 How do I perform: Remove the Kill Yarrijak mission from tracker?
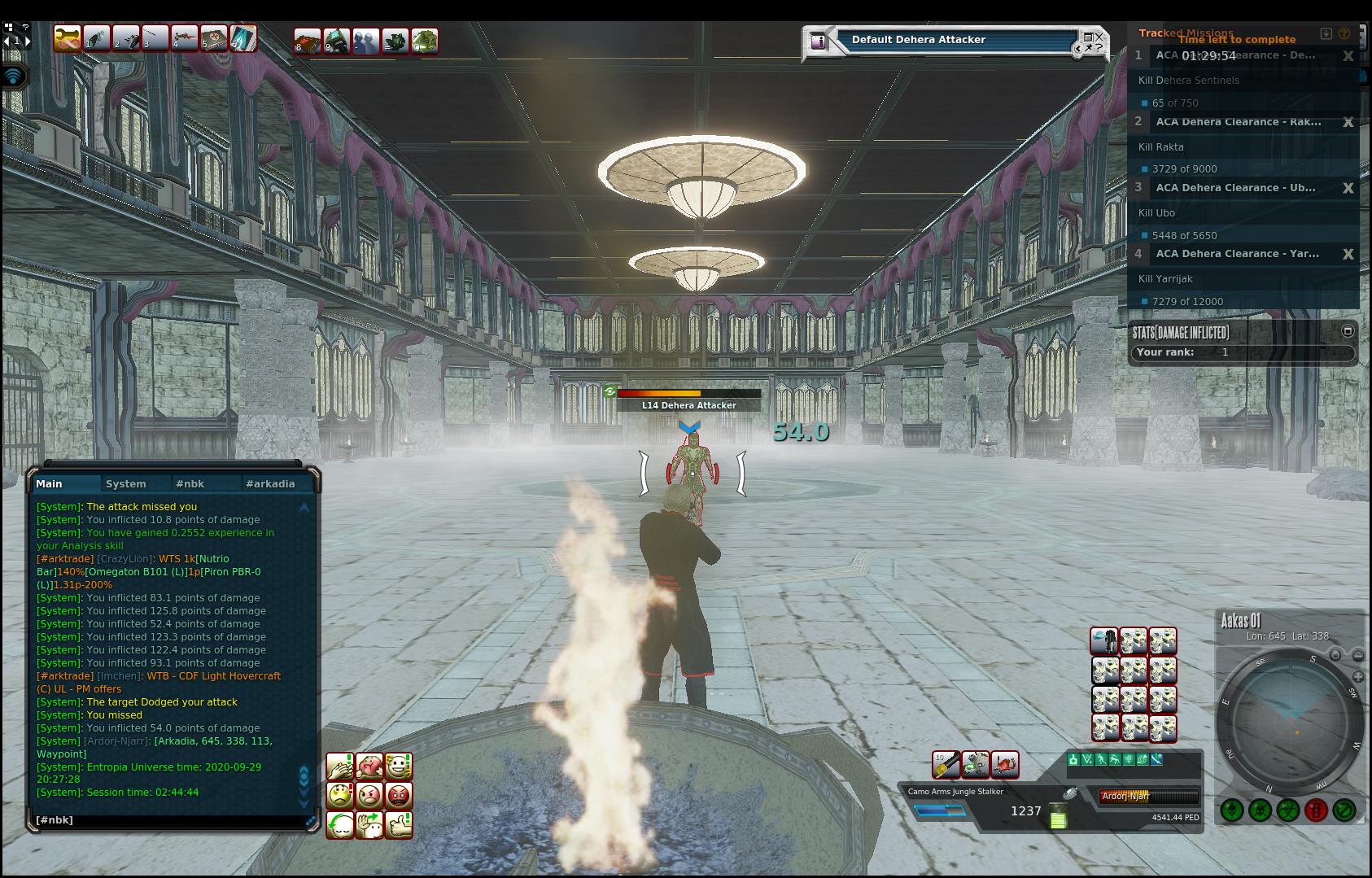pyautogui.click(x=1348, y=254)
